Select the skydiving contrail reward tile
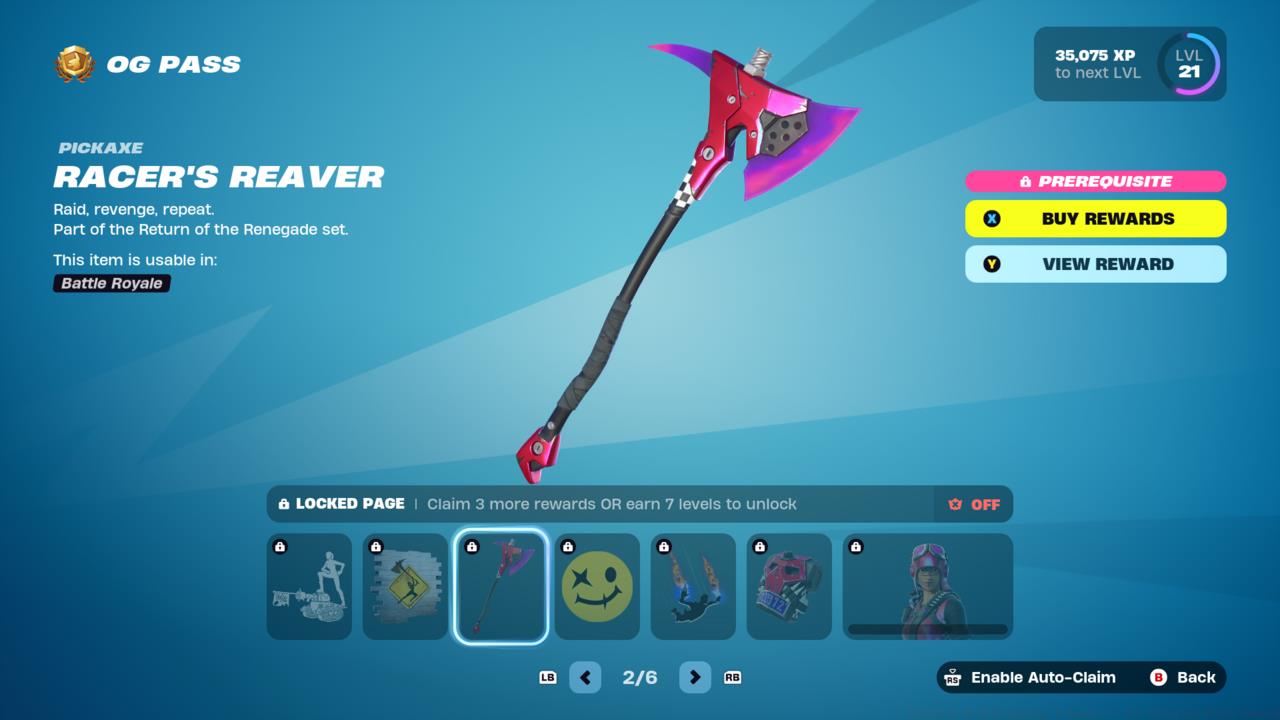The height and width of the screenshot is (720, 1280). (x=693, y=587)
